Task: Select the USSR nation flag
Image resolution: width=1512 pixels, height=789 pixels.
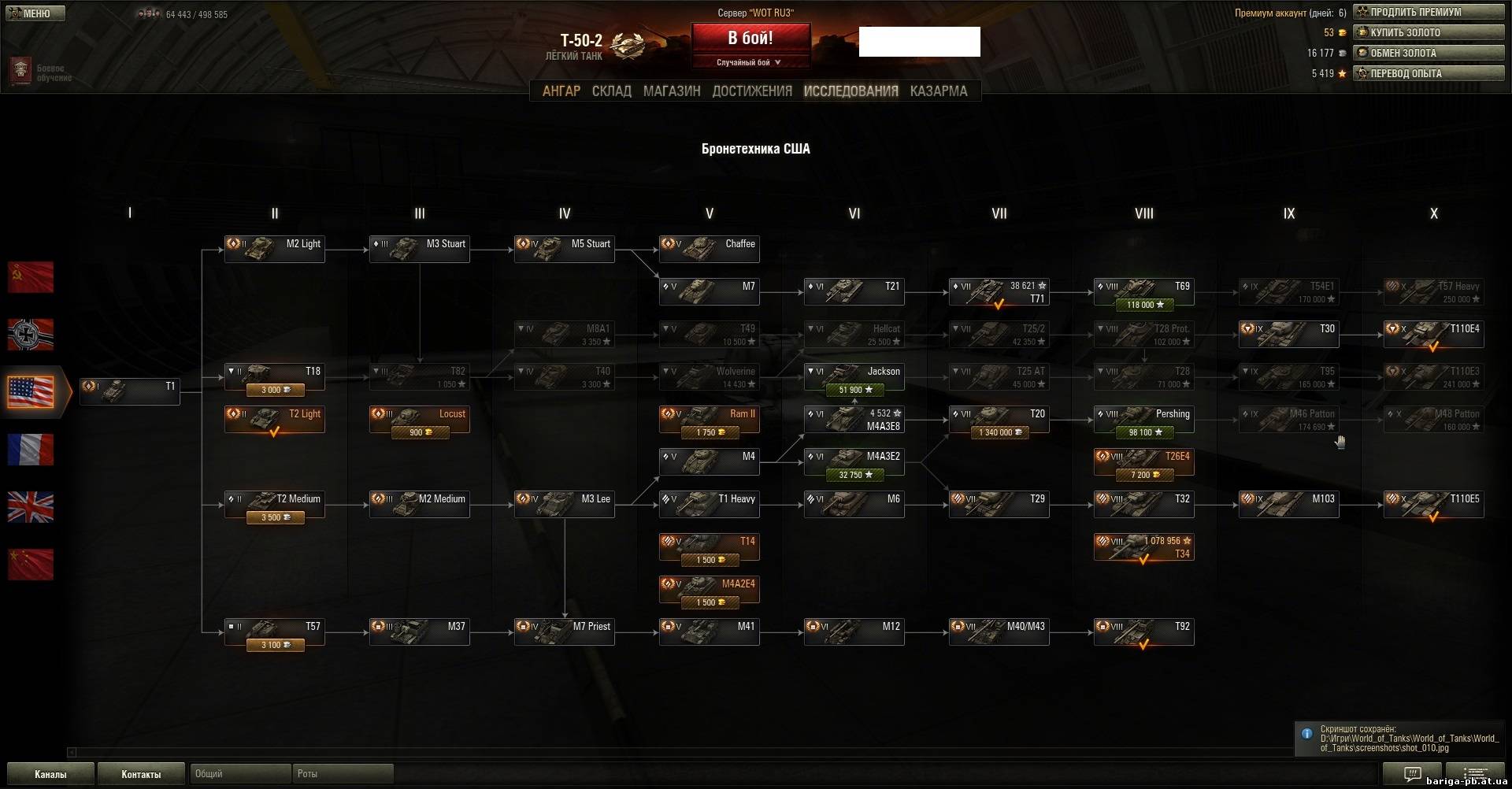Action: coord(31,277)
